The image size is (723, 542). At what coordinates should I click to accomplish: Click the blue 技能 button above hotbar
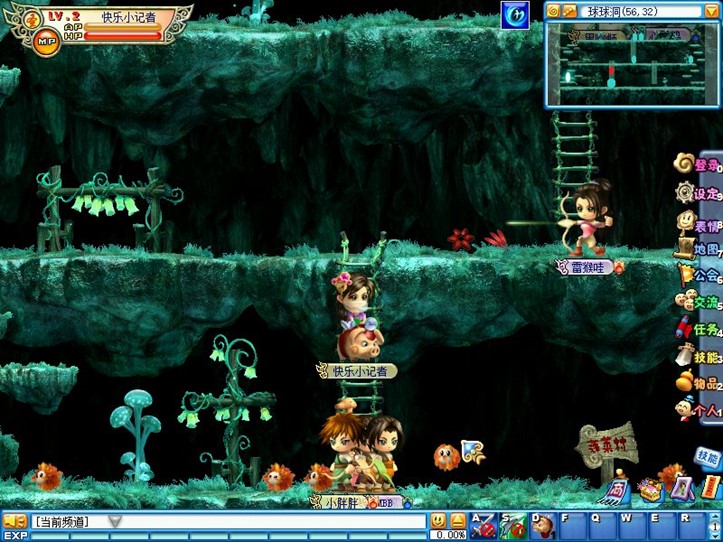[x=707, y=457]
